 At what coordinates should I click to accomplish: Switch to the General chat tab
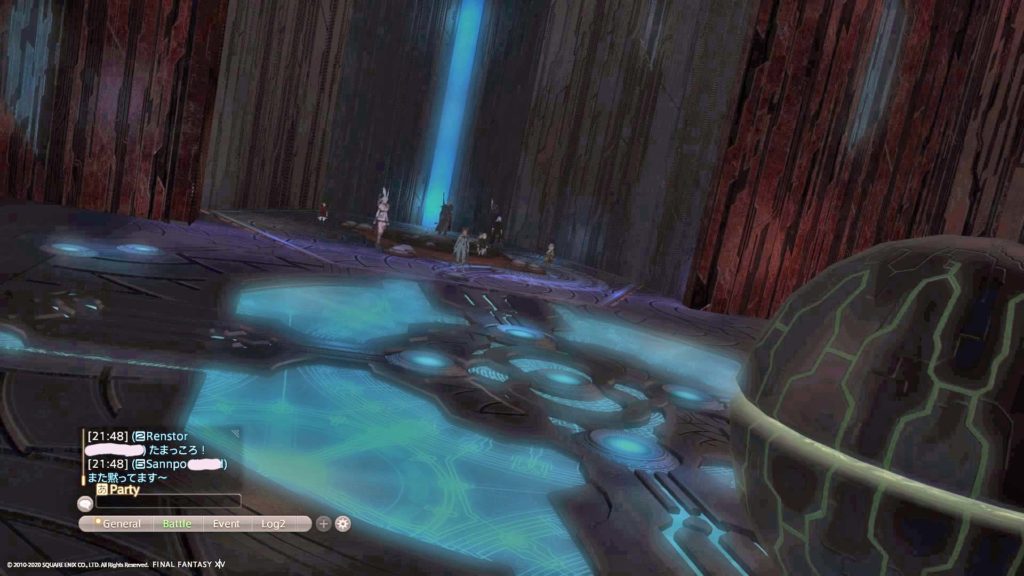point(121,523)
